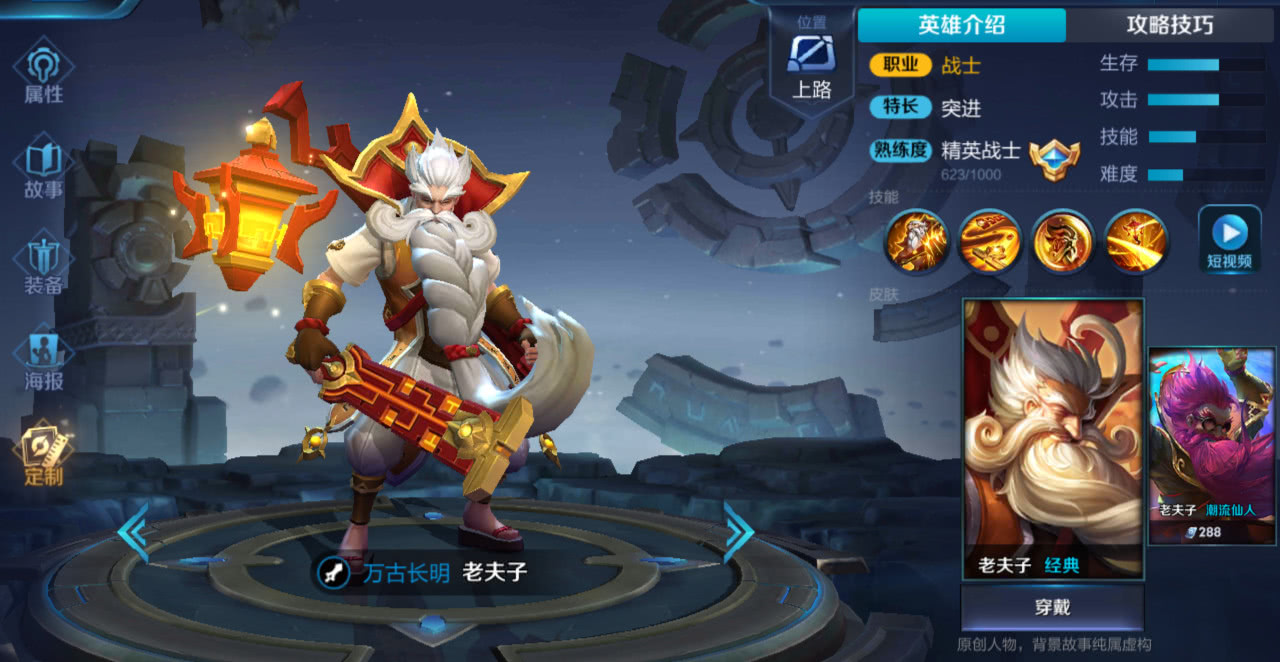
Task: Open the 故事 story page
Action: [43, 168]
